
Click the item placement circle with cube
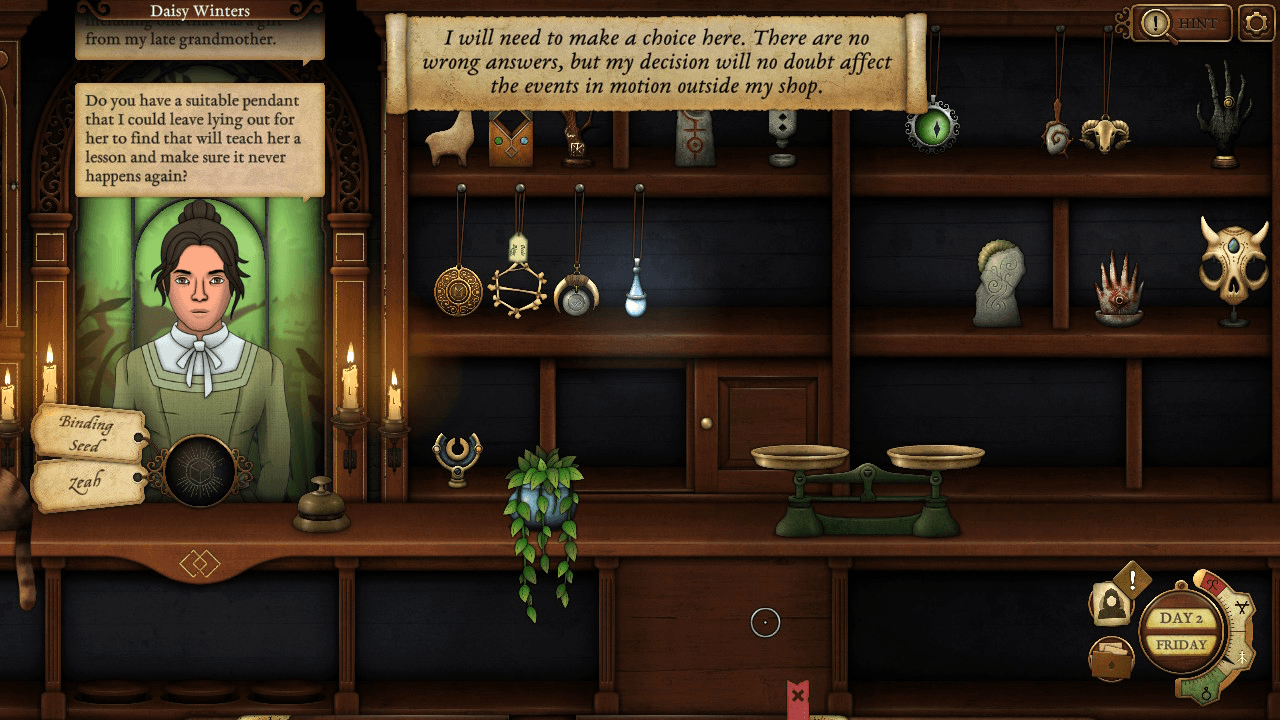[x=200, y=471]
